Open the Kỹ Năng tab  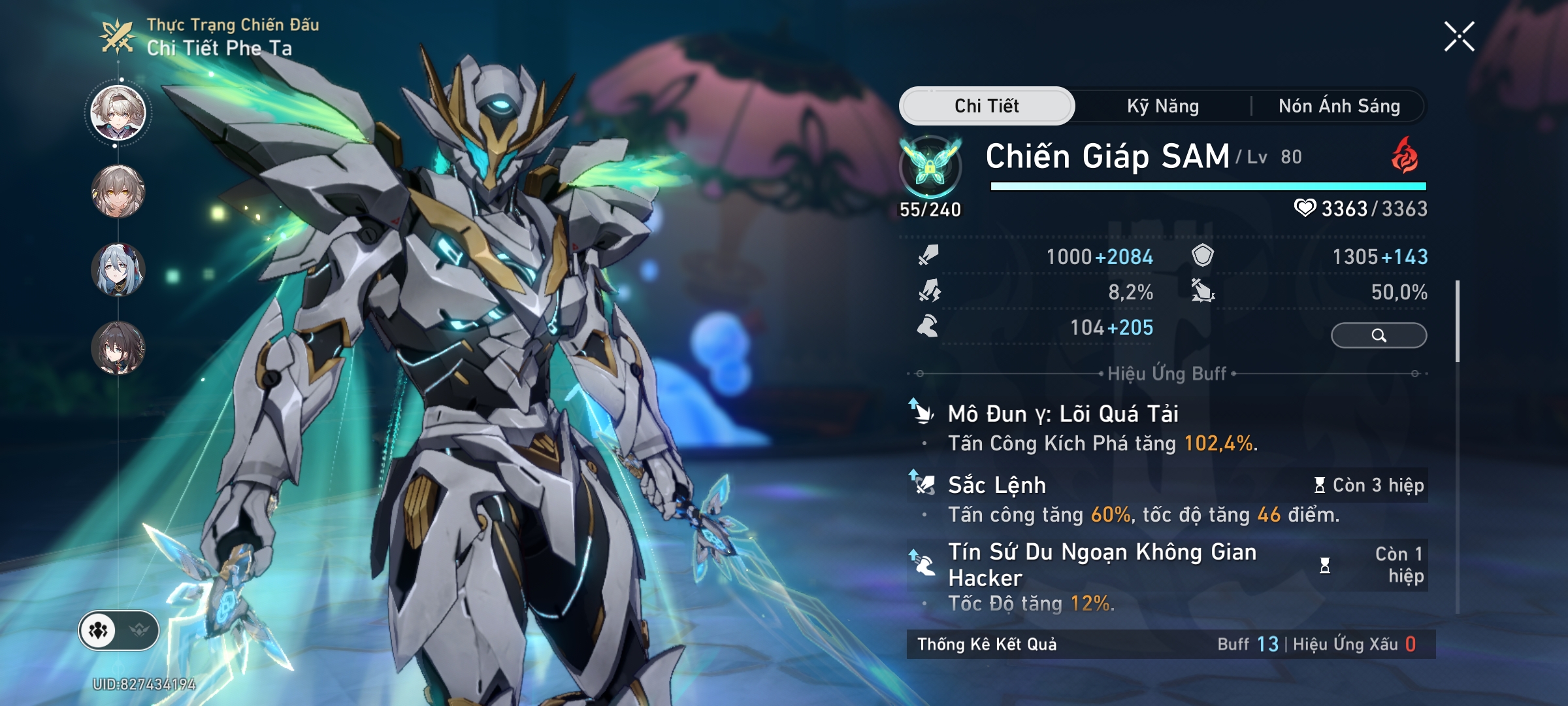1163,106
